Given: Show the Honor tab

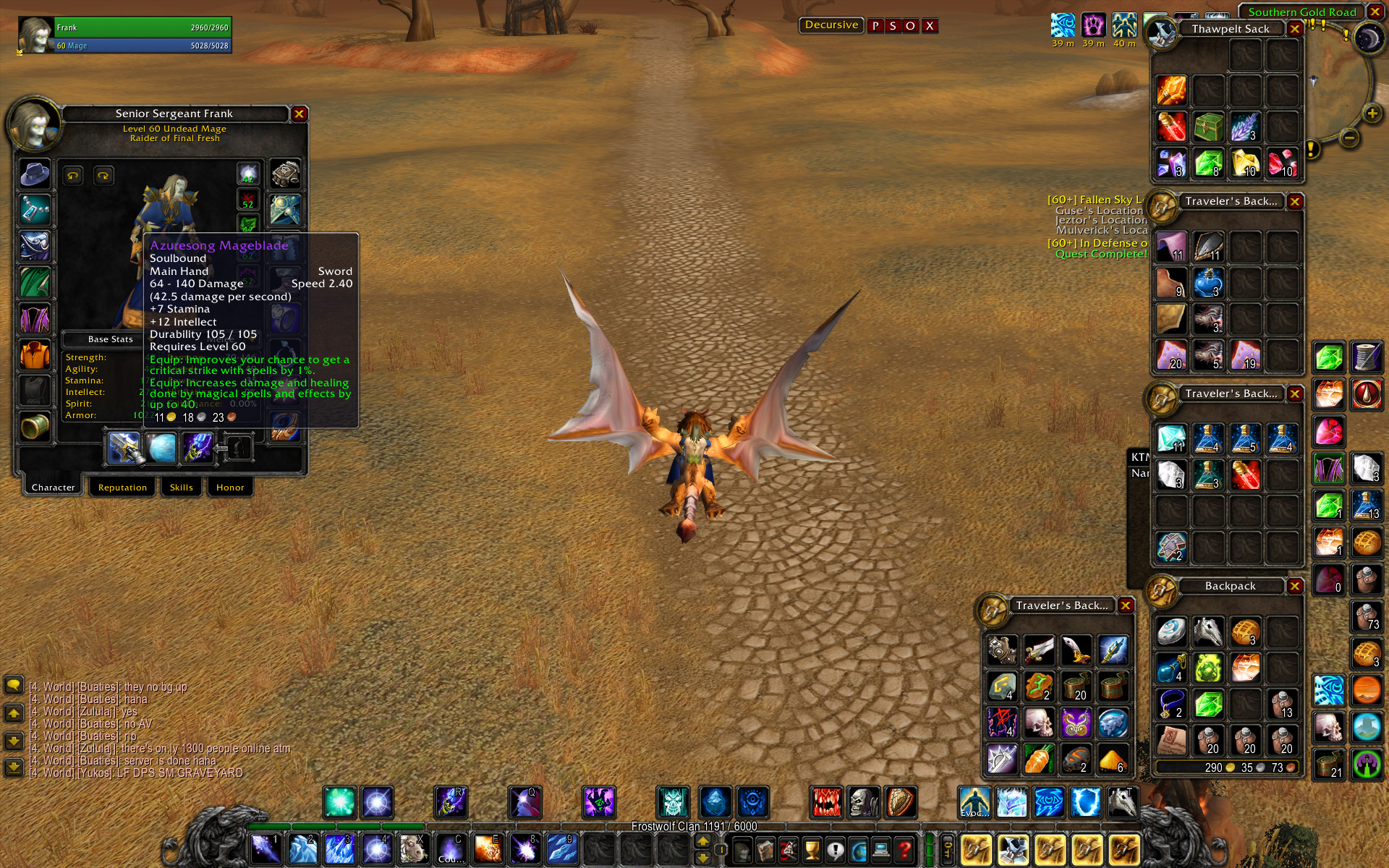Looking at the screenshot, I should coord(230,487).
